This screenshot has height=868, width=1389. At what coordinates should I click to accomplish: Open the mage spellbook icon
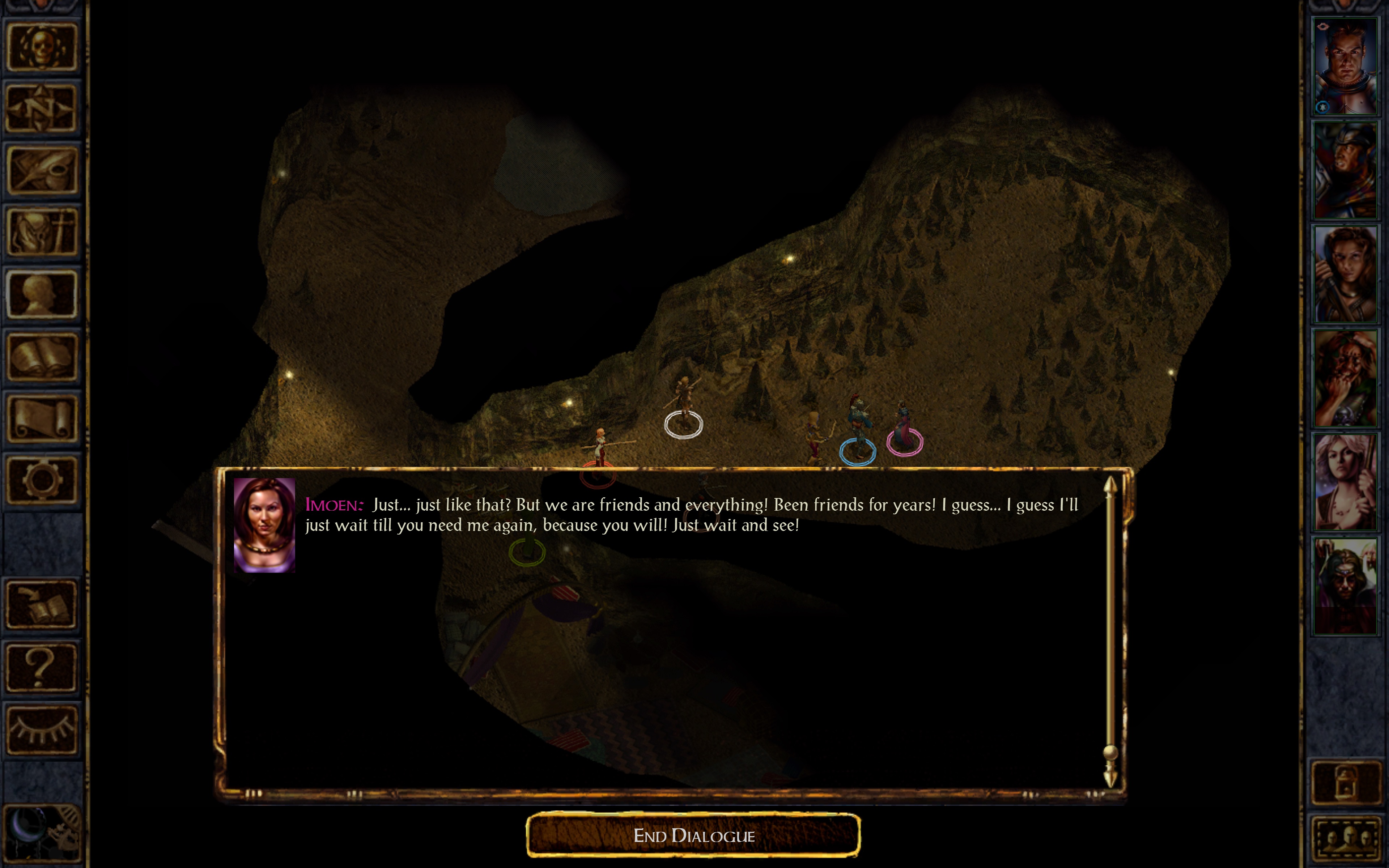pyautogui.click(x=41, y=357)
